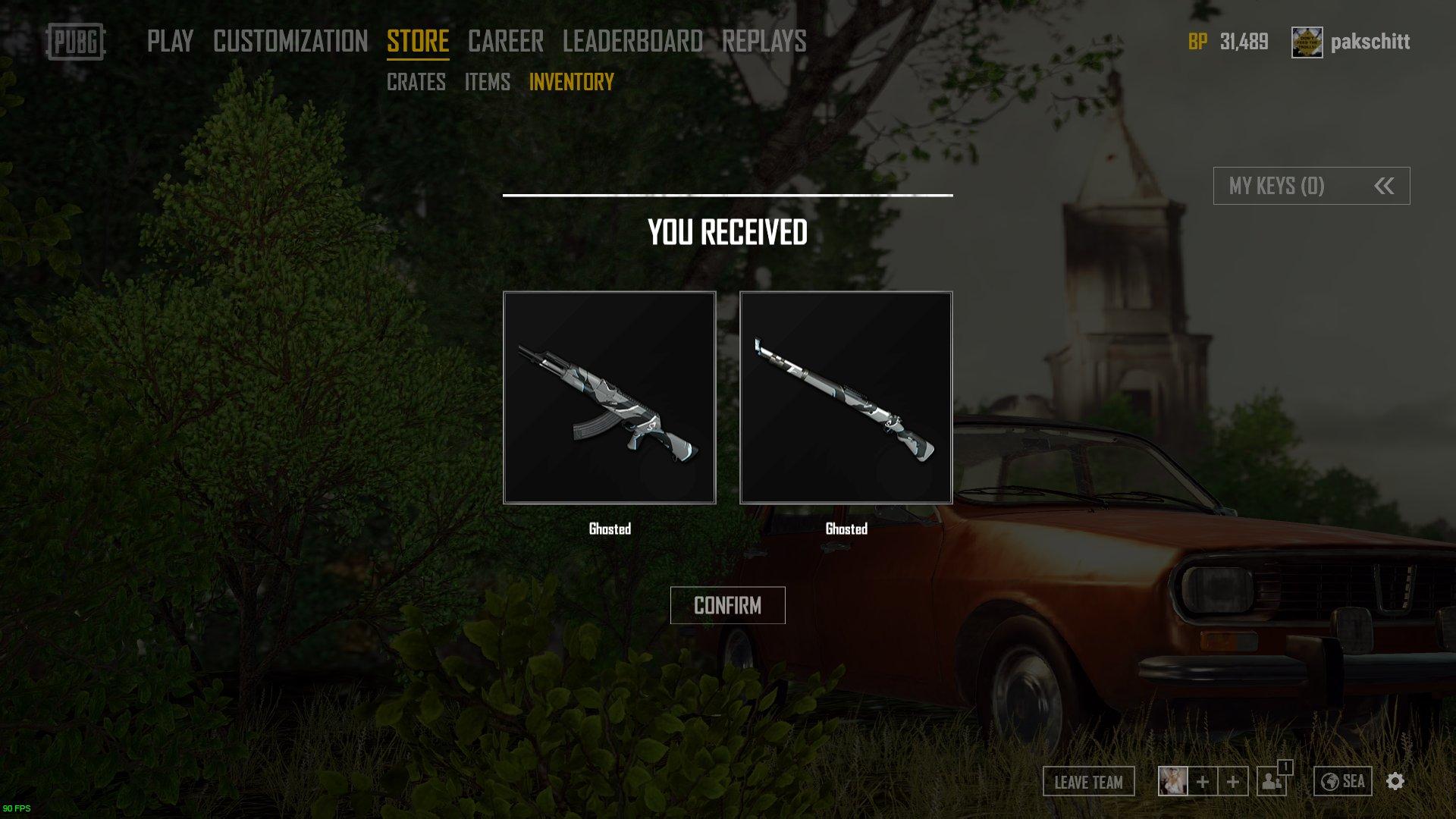This screenshot has width=1456, height=819.
Task: Select the Store menu tab
Action: click(x=418, y=41)
